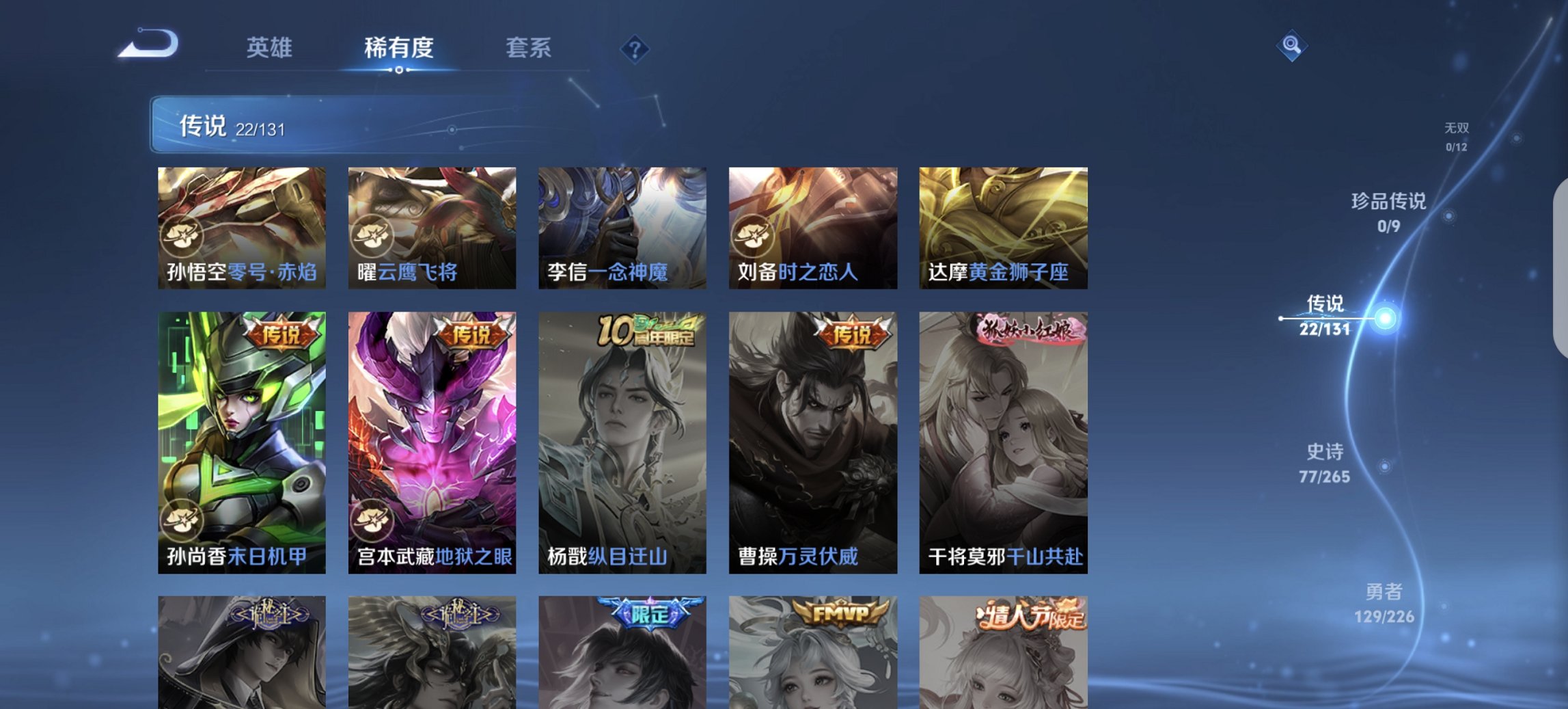Click the back arrow at top left
Image resolution: width=1568 pixels, height=709 pixels.
(x=146, y=44)
